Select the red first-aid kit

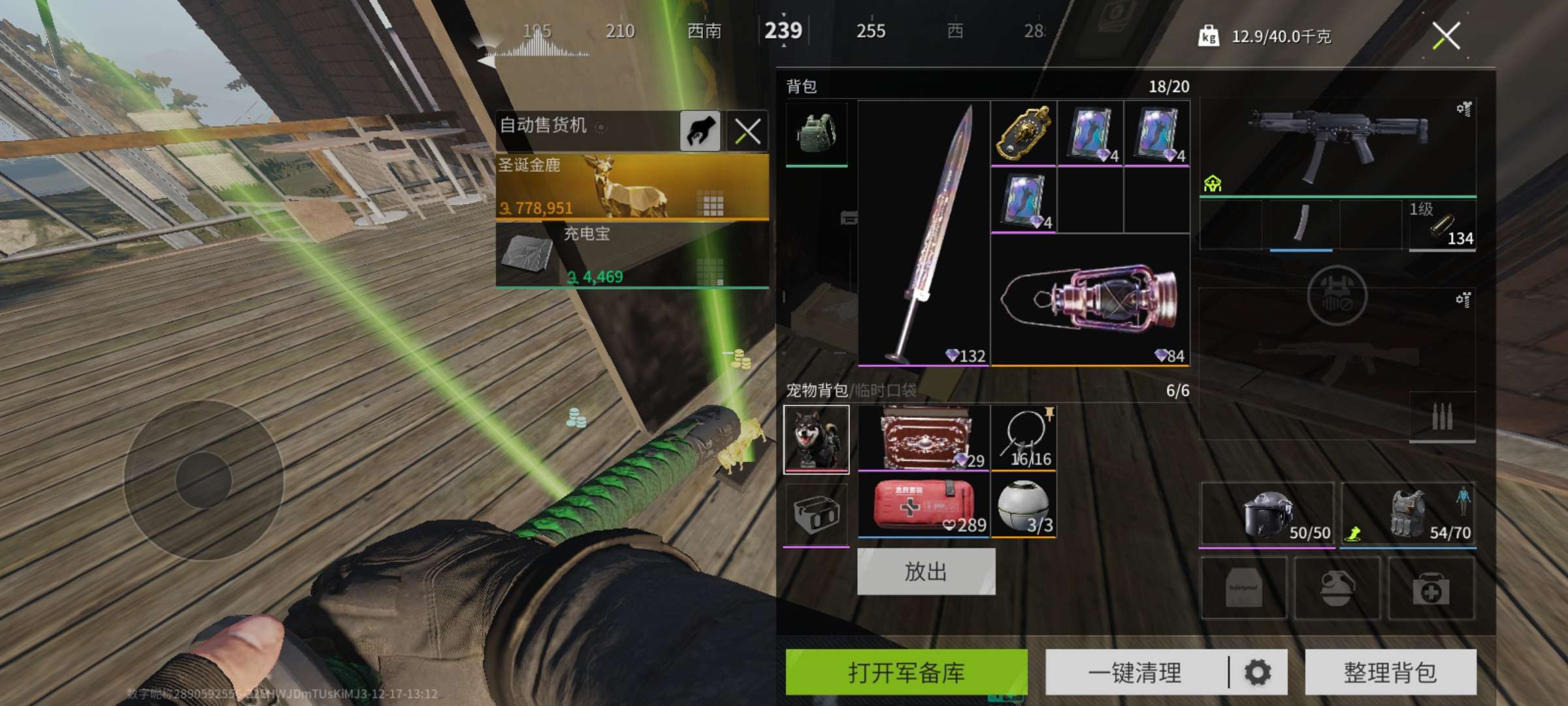coord(923,505)
